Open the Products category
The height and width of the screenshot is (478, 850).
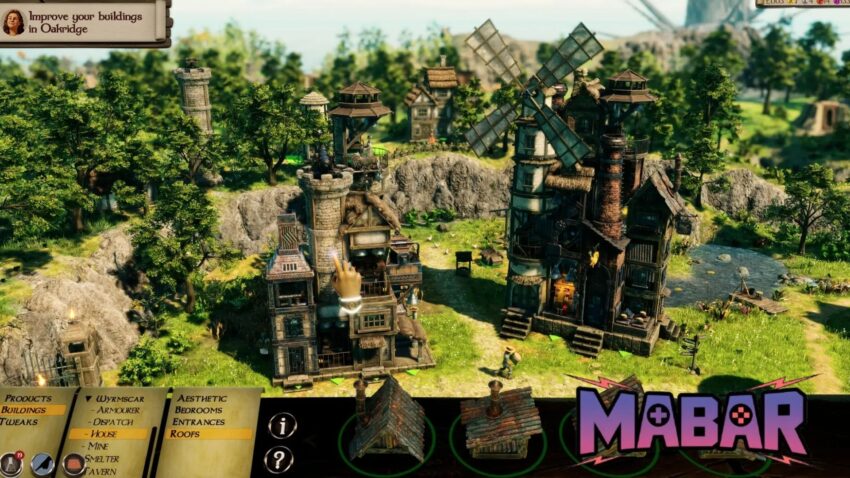[28, 398]
